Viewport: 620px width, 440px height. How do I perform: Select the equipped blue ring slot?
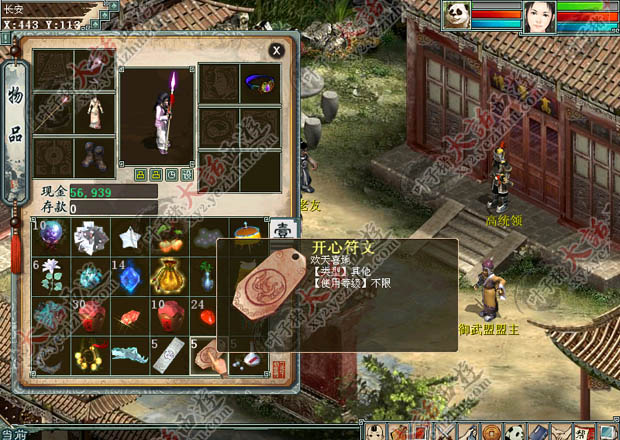point(261,85)
